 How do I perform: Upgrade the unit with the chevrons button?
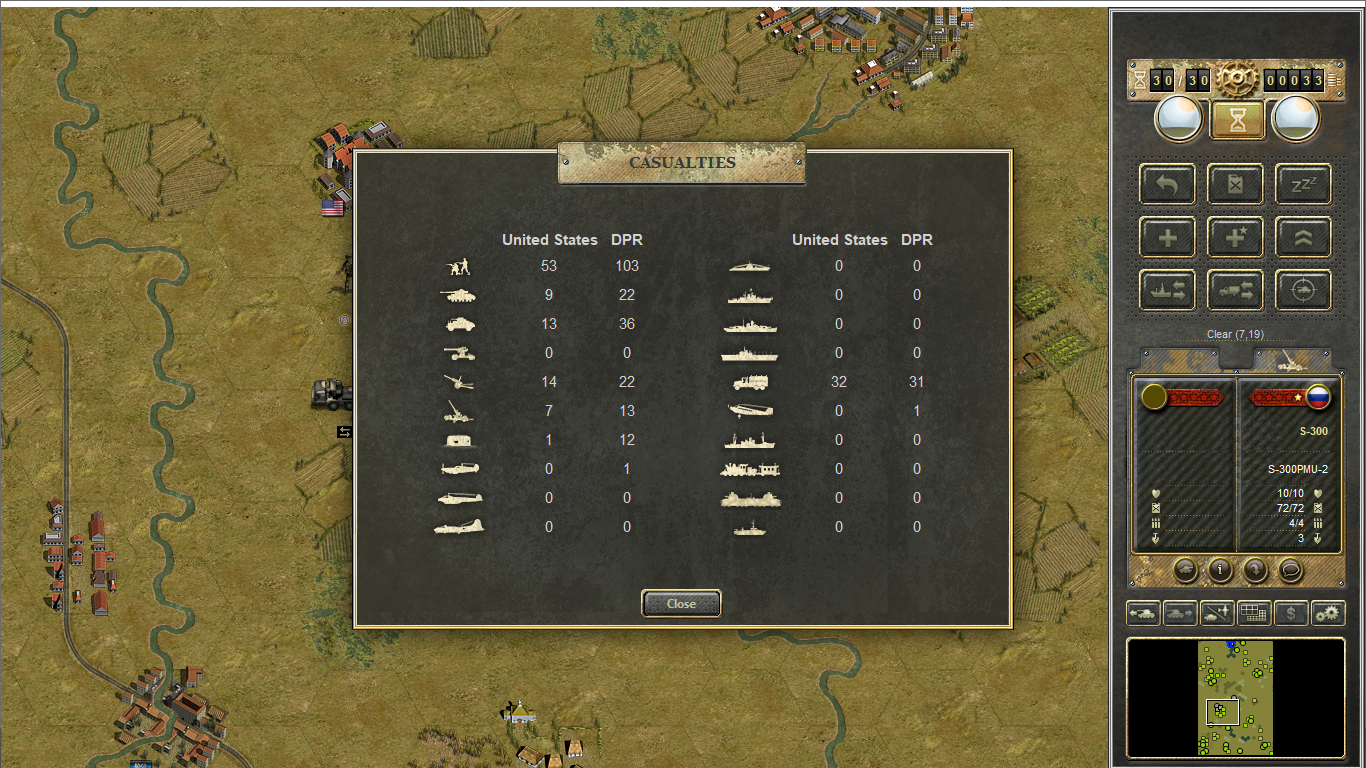[x=1303, y=238]
